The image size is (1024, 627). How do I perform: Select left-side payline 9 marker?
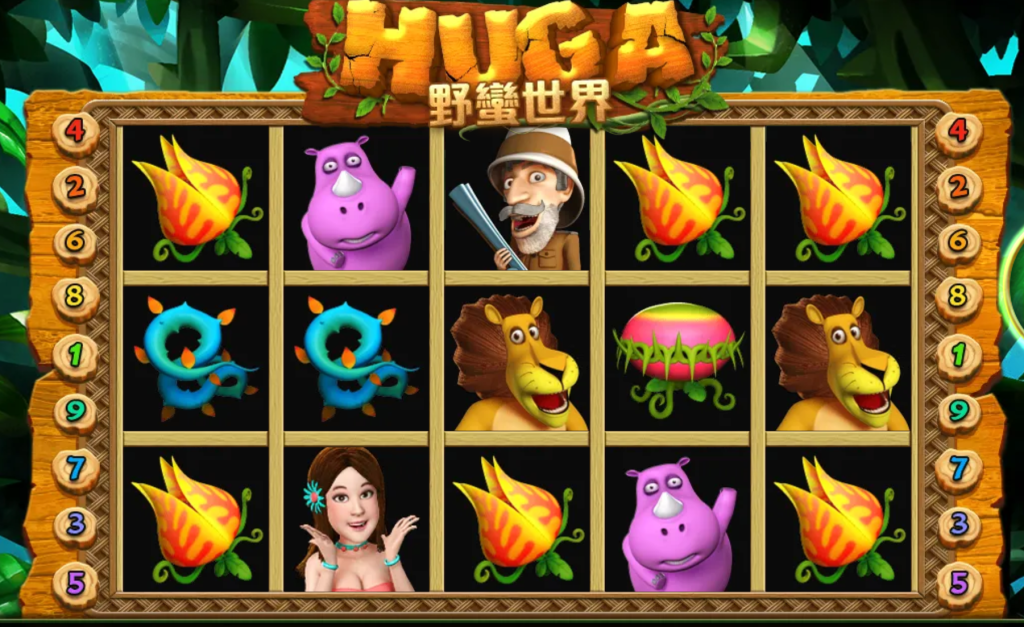pos(76,410)
